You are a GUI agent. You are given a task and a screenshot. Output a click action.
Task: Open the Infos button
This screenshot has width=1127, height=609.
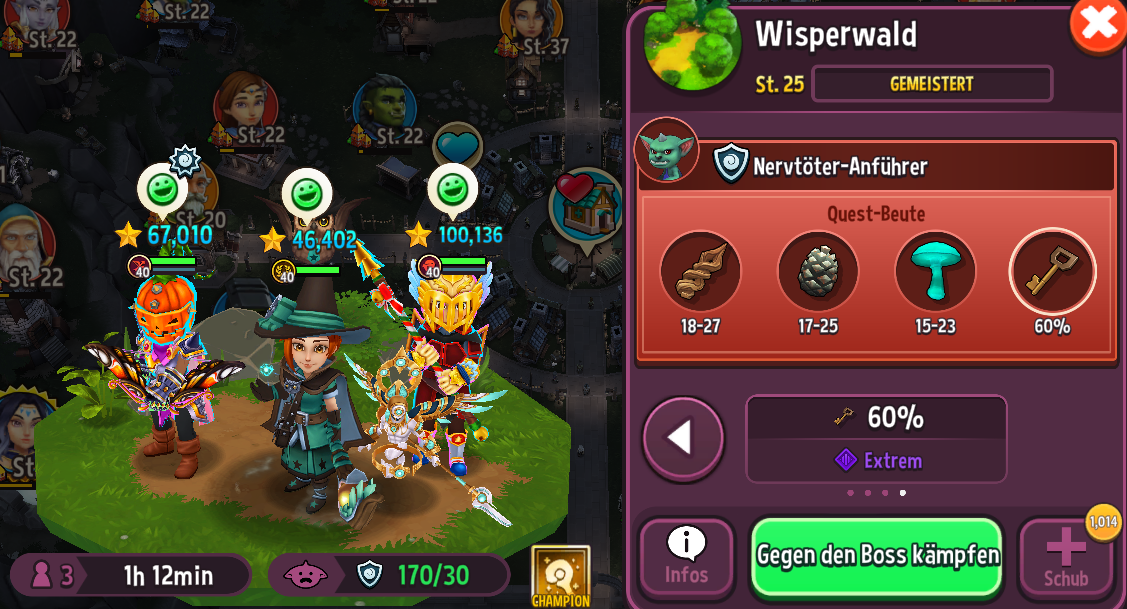coord(686,558)
